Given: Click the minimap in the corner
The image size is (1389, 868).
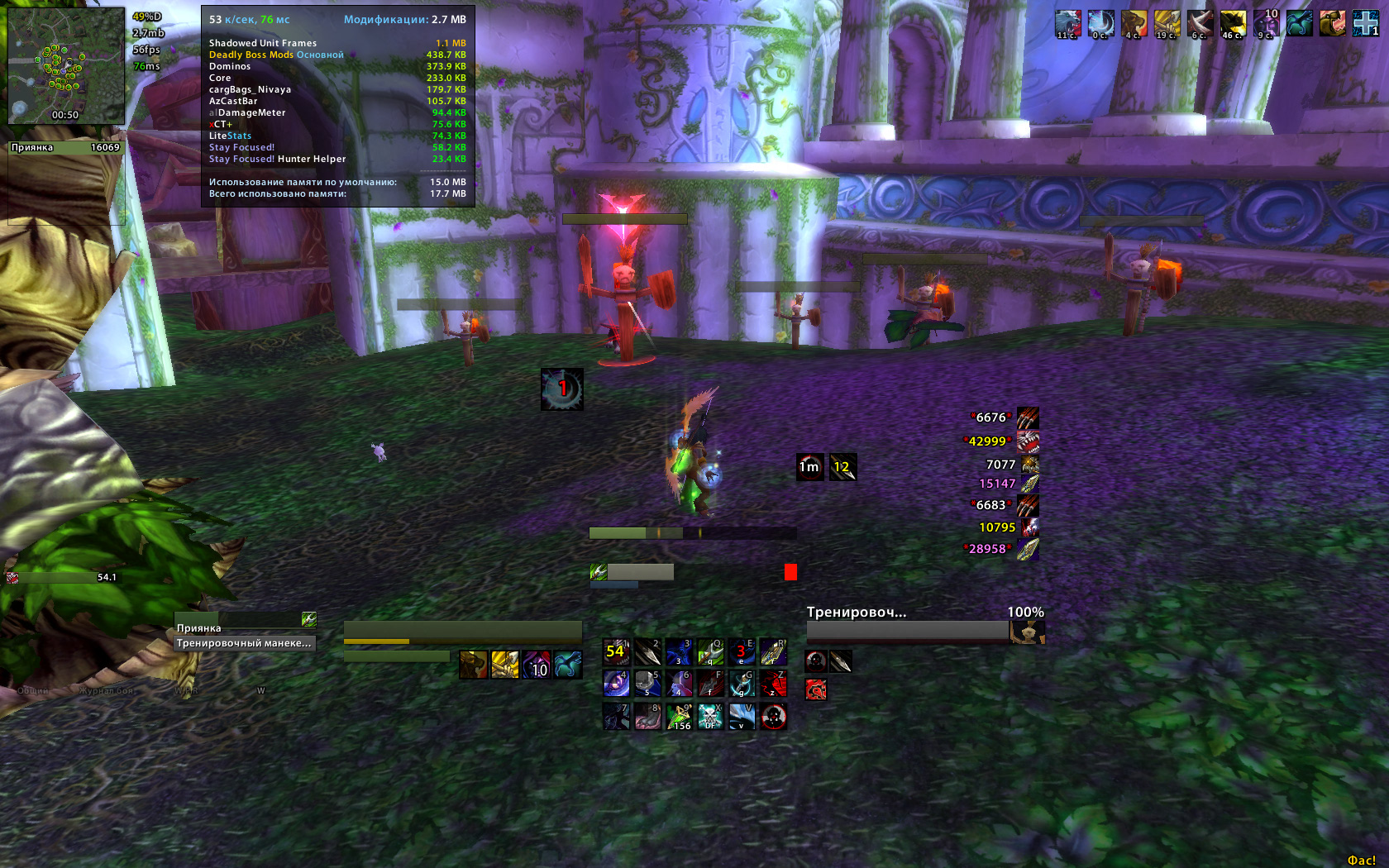Looking at the screenshot, I should point(66,66).
